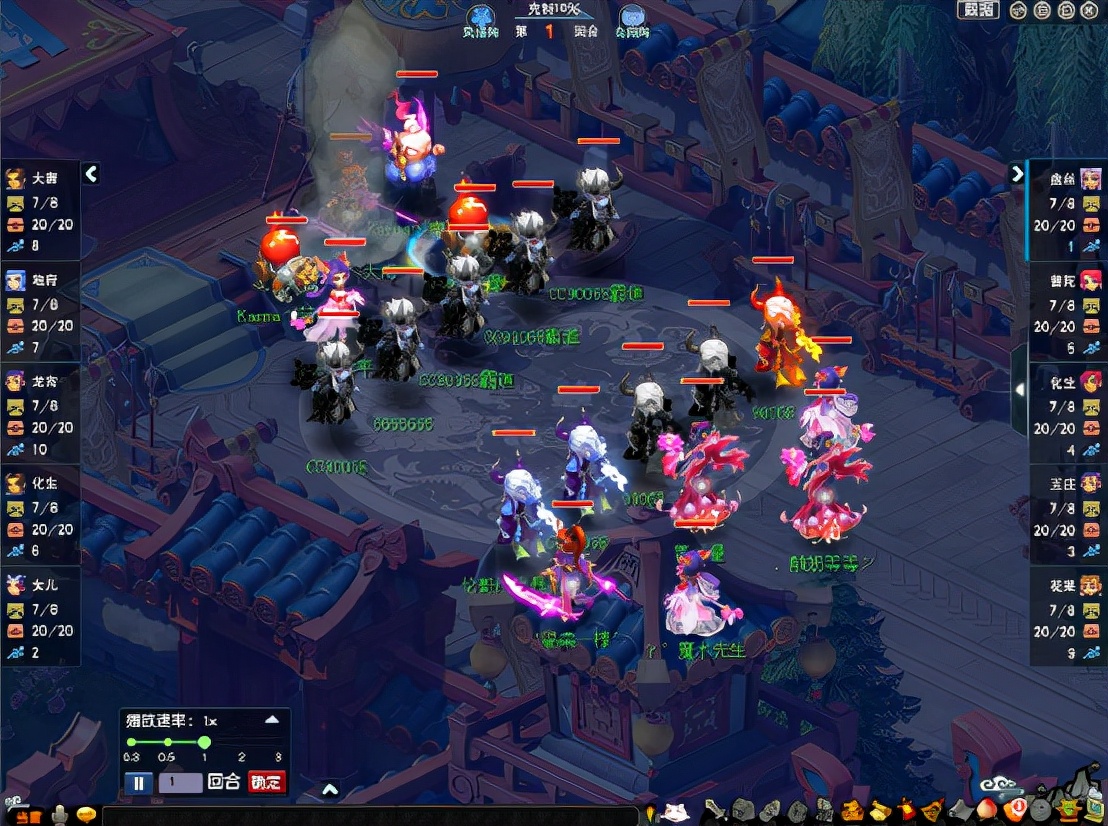This screenshot has width=1108, height=826.
Task: Click the blue left formation icon at top
Action: 481,18
